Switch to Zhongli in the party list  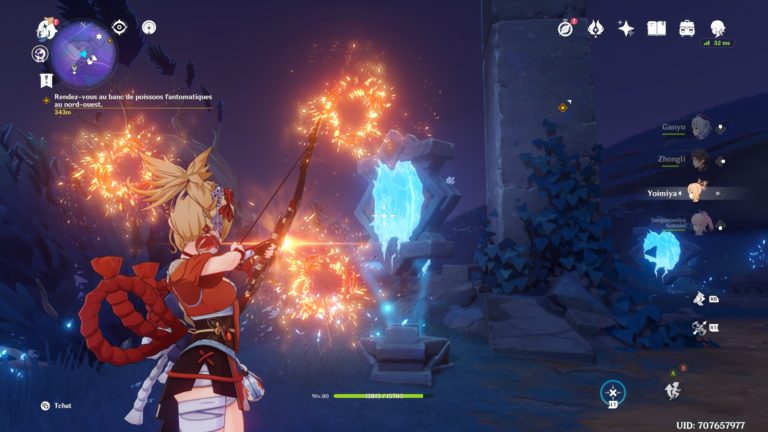pyautogui.click(x=698, y=159)
